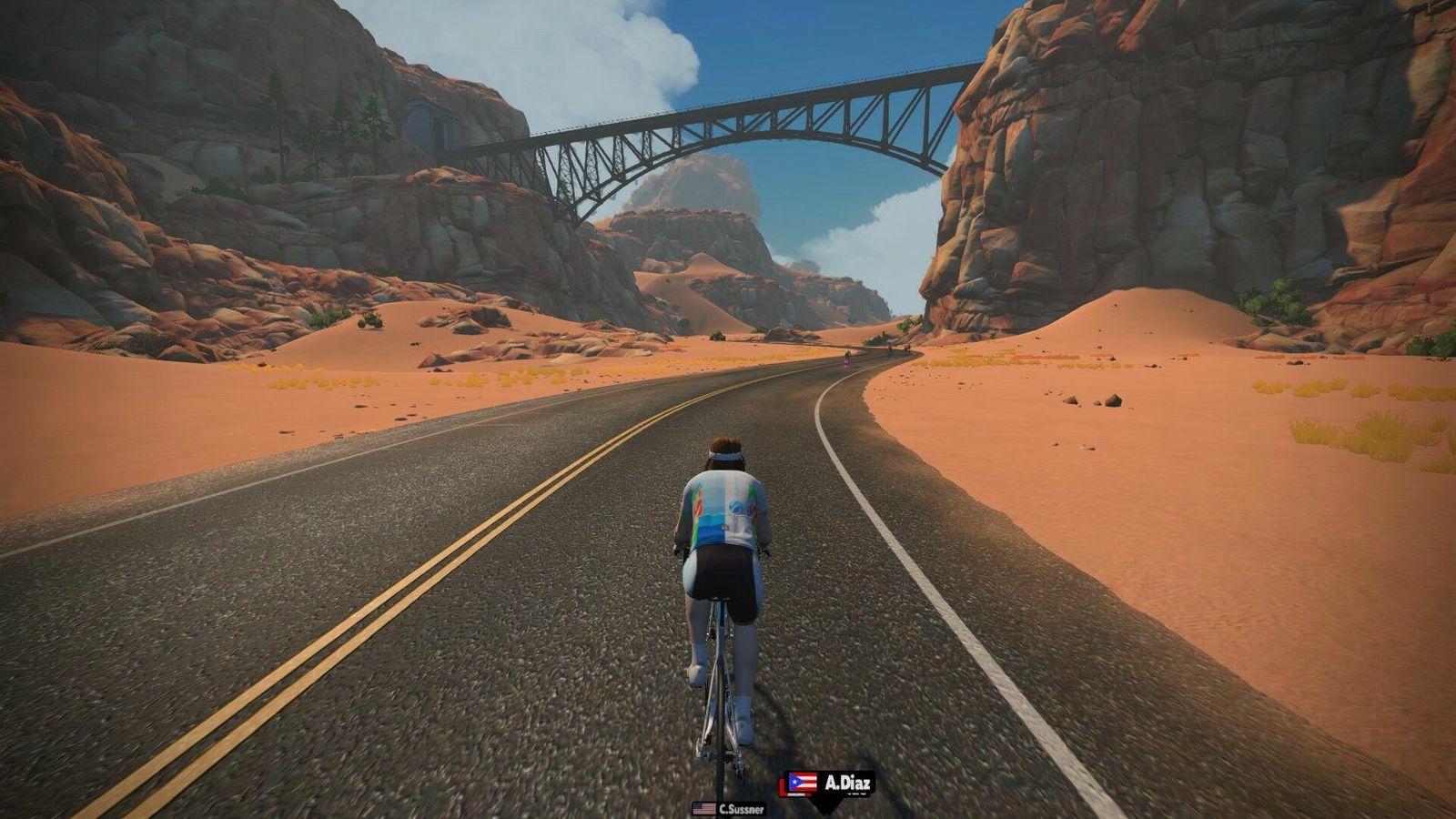Click the C.Sussner rider name tag
This screenshot has width=1456, height=819.
click(728, 808)
